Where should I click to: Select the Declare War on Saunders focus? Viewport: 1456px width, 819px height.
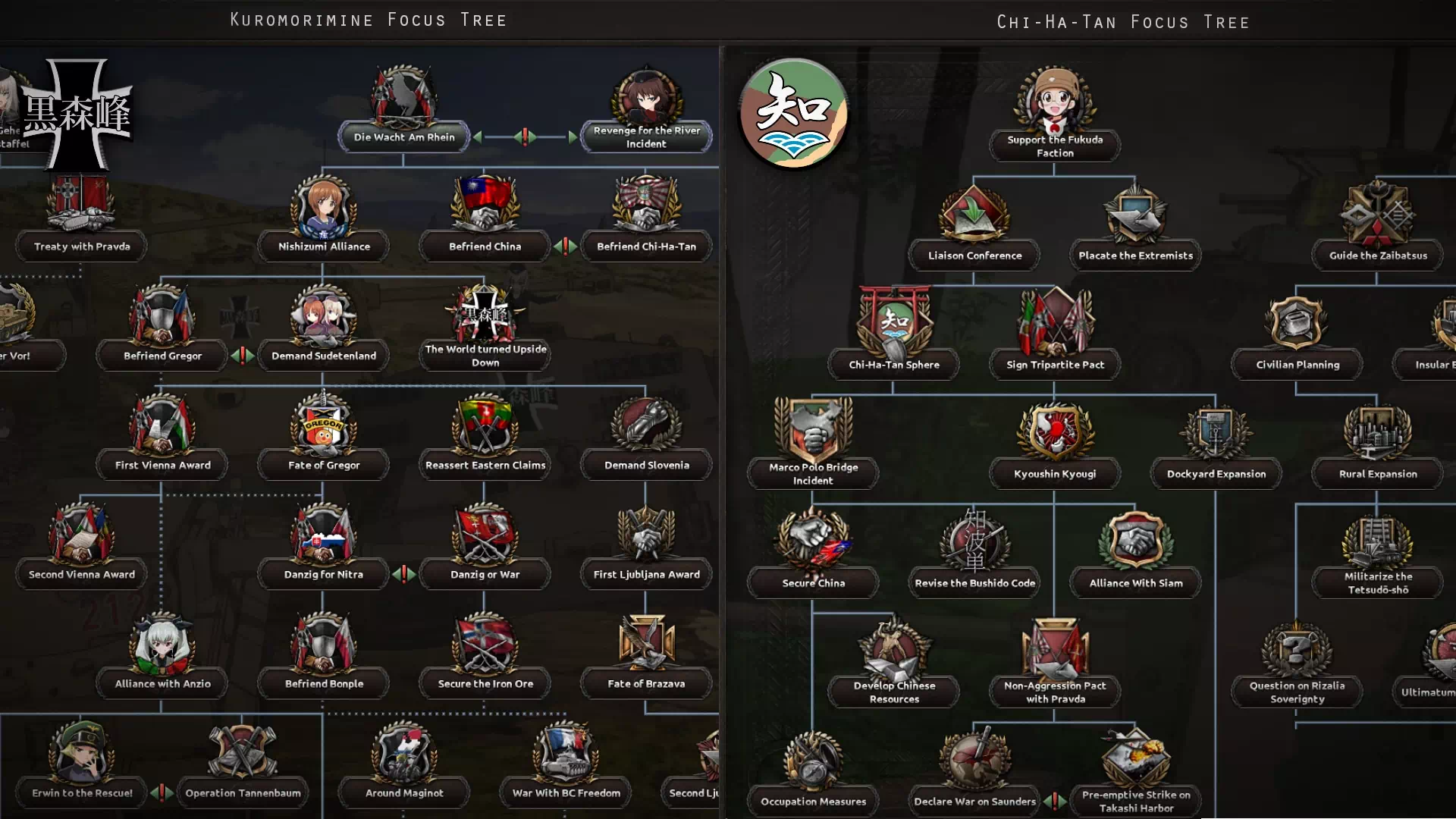[x=974, y=802]
